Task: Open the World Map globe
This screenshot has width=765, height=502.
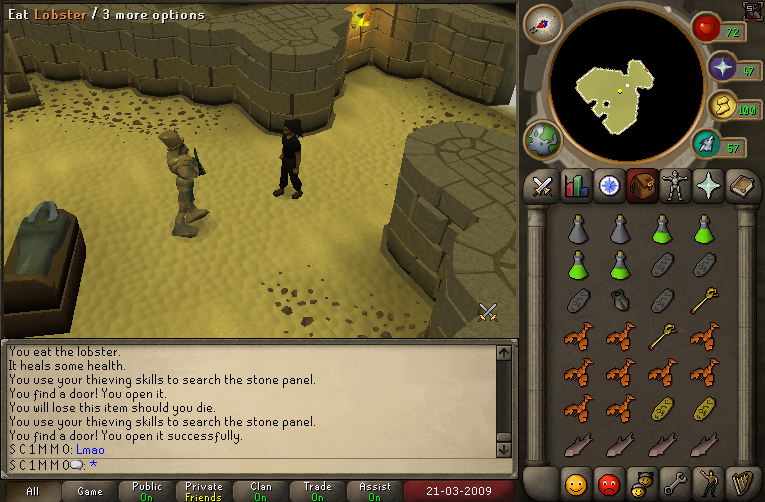Action: [x=543, y=139]
